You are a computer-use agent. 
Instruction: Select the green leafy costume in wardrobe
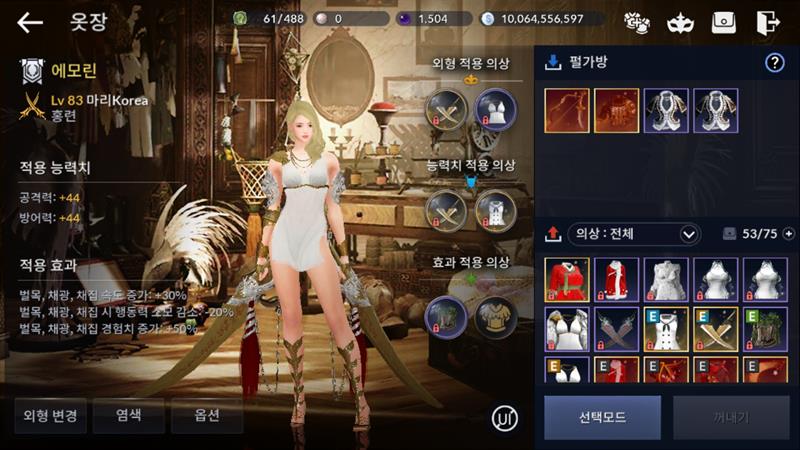765,328
